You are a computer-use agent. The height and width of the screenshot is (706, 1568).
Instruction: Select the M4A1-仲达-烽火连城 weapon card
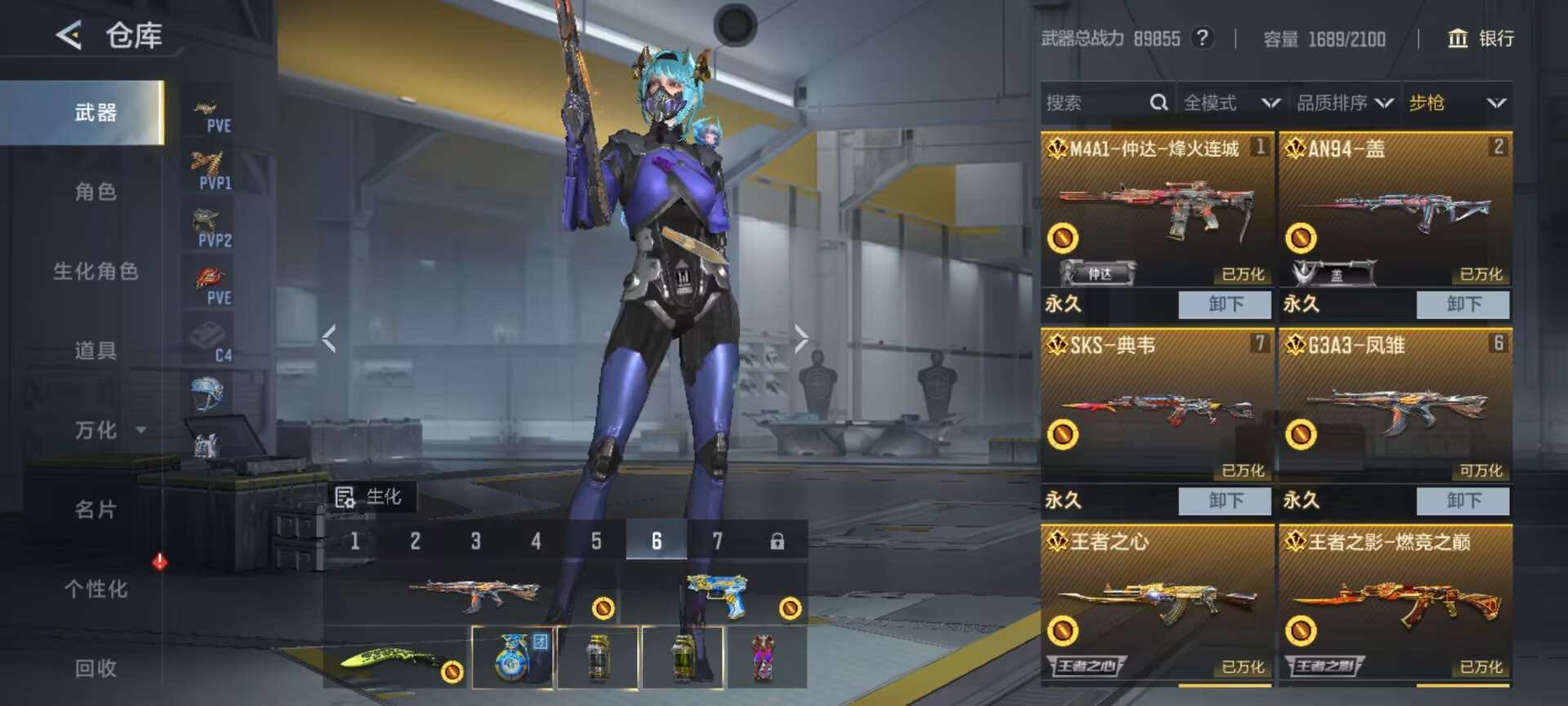(1156, 210)
